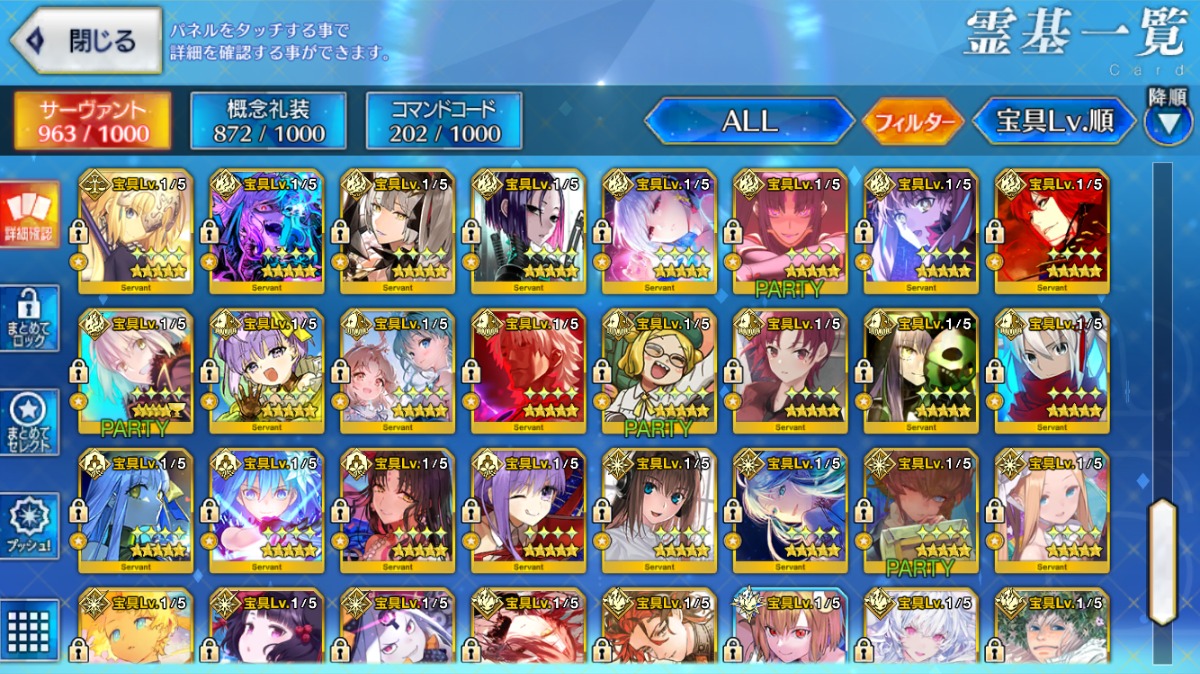The width and height of the screenshot is (1200, 674).
Task: Choose the blue-skinned servant card
Action: tap(135, 511)
